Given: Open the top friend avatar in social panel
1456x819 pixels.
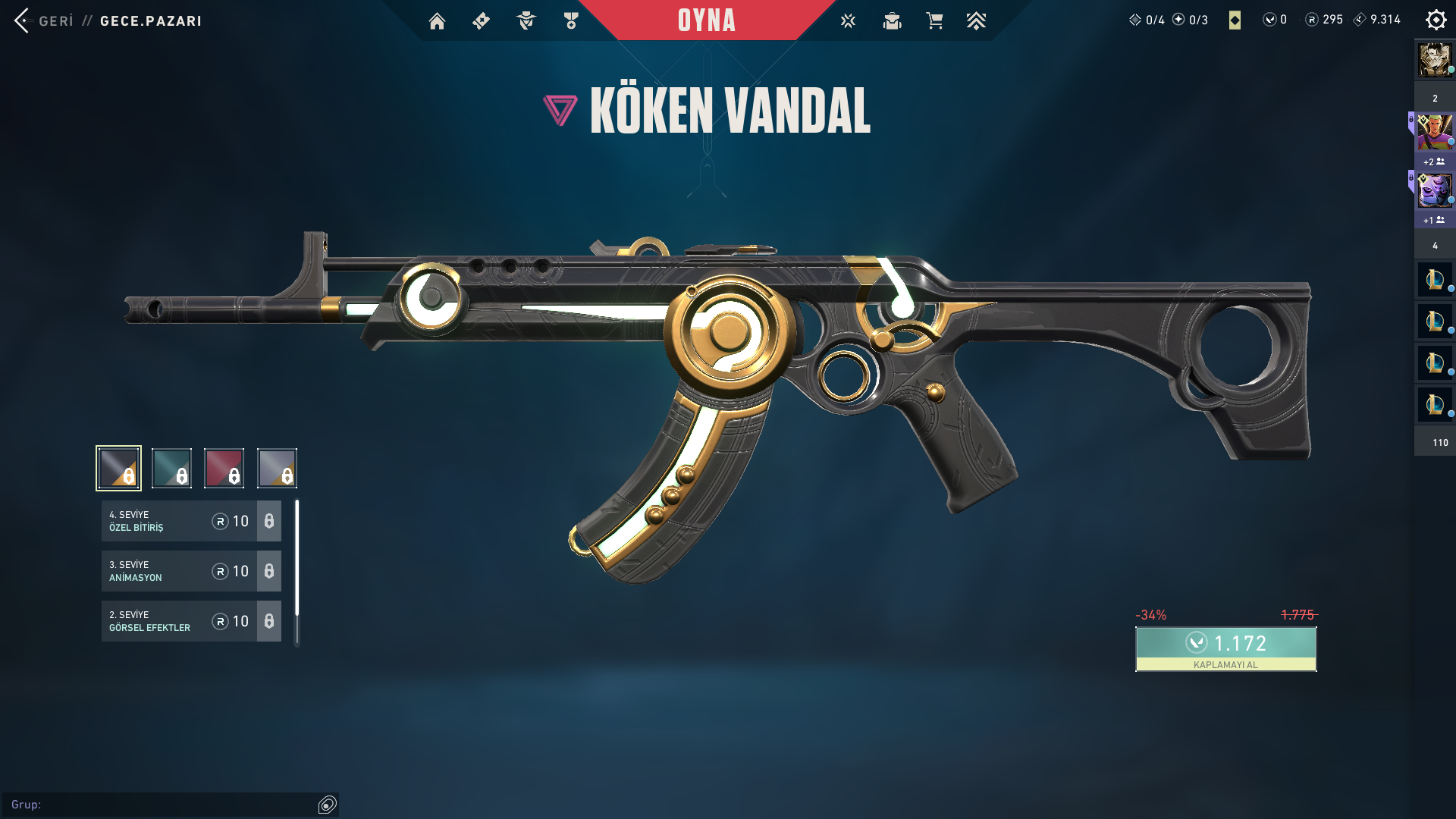Looking at the screenshot, I should [x=1435, y=59].
